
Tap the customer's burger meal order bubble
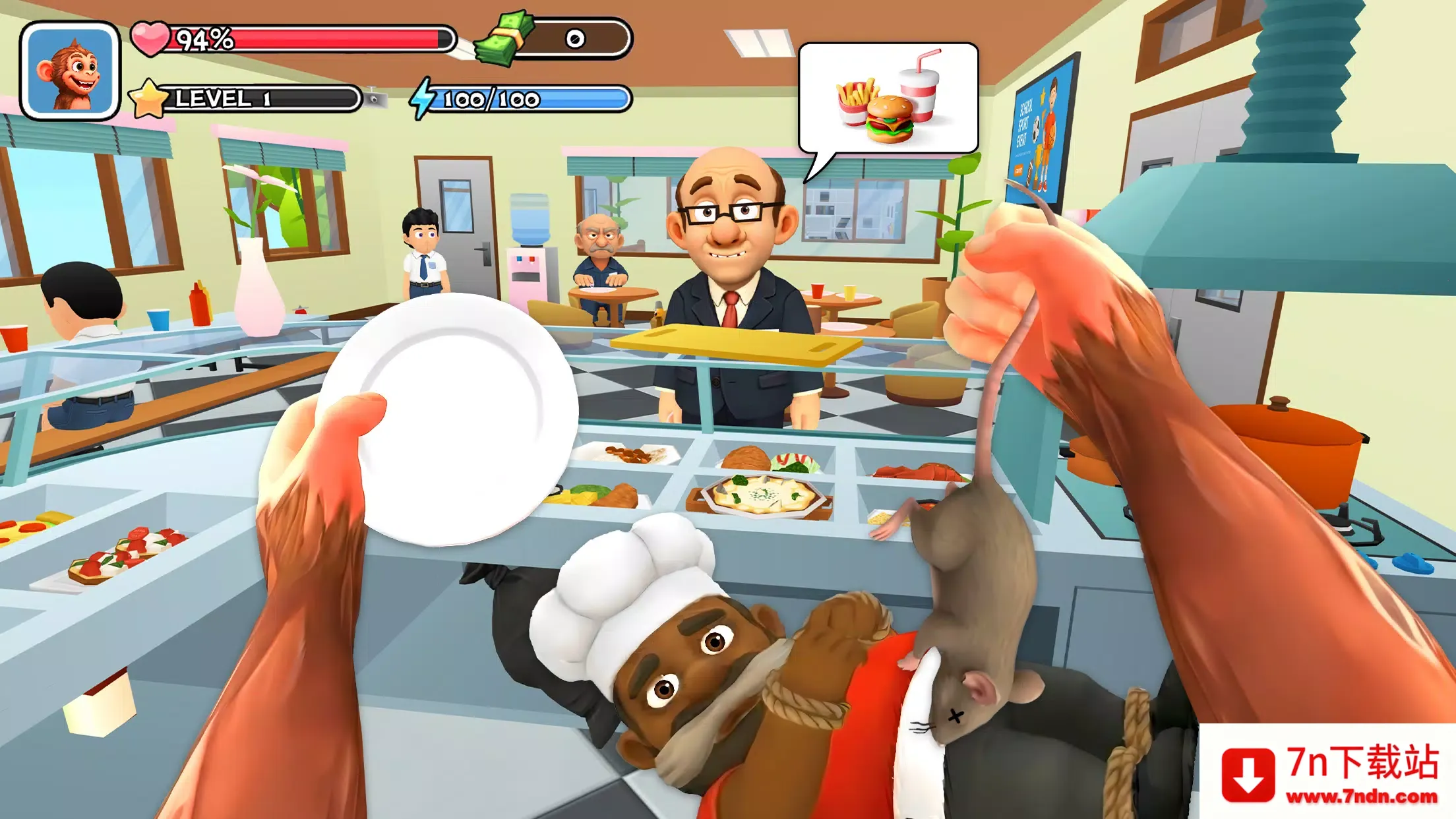click(888, 98)
